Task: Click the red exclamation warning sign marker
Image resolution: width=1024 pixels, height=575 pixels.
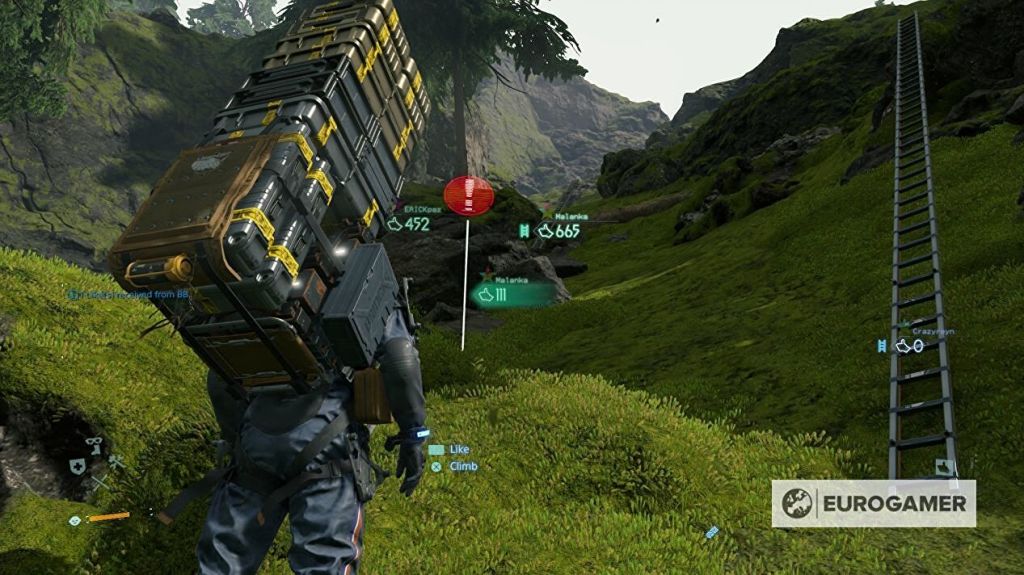Action: [469, 196]
